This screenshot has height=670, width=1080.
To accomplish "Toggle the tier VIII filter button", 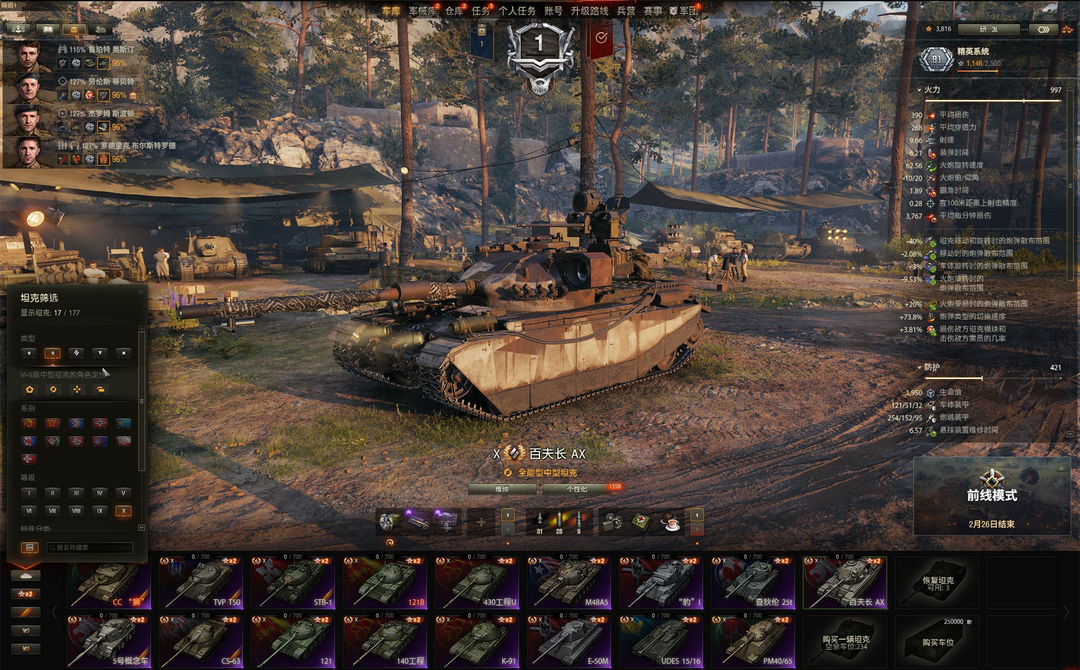I will 75,510.
